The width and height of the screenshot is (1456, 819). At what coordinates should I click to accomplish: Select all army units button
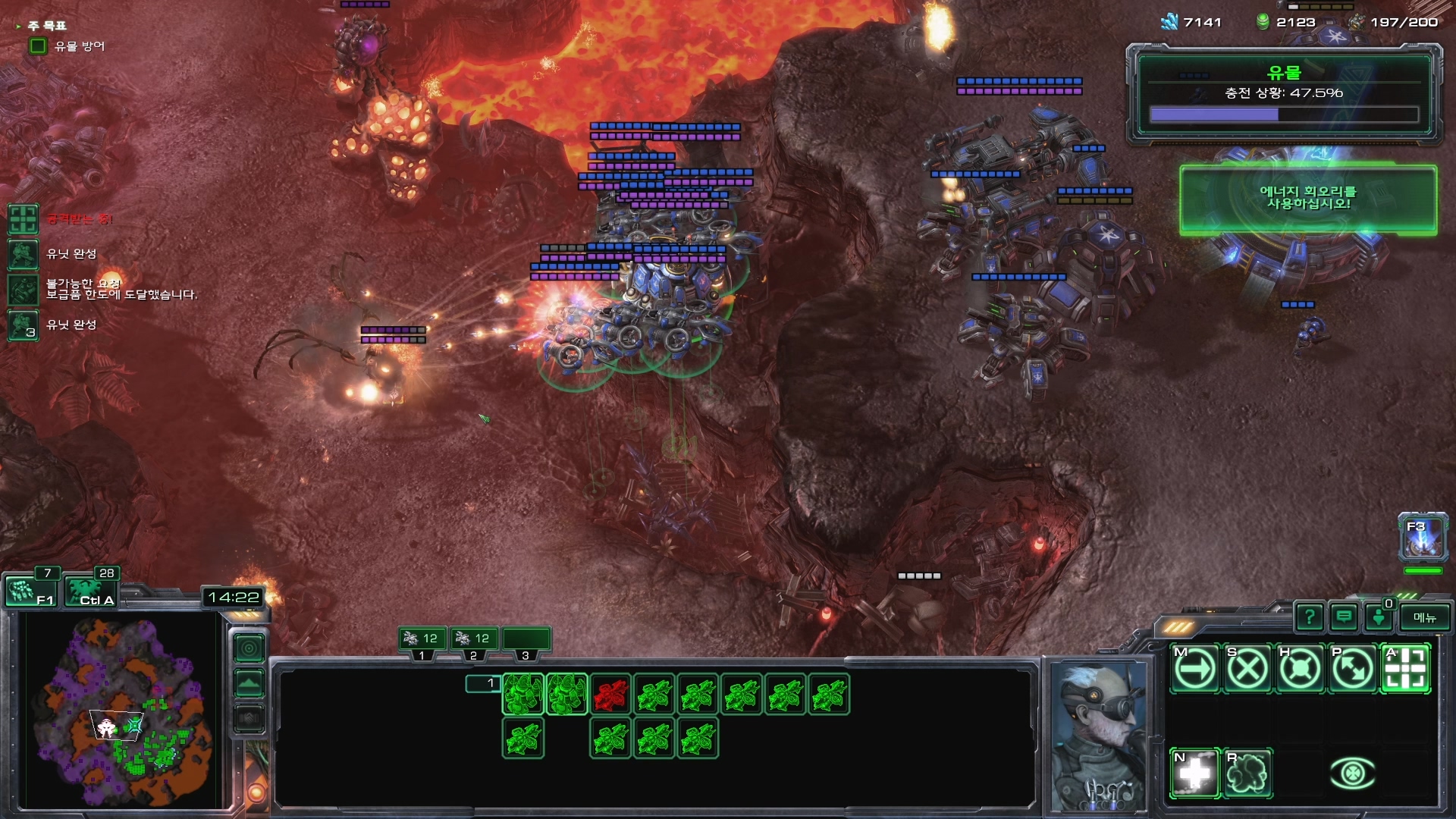[91, 591]
